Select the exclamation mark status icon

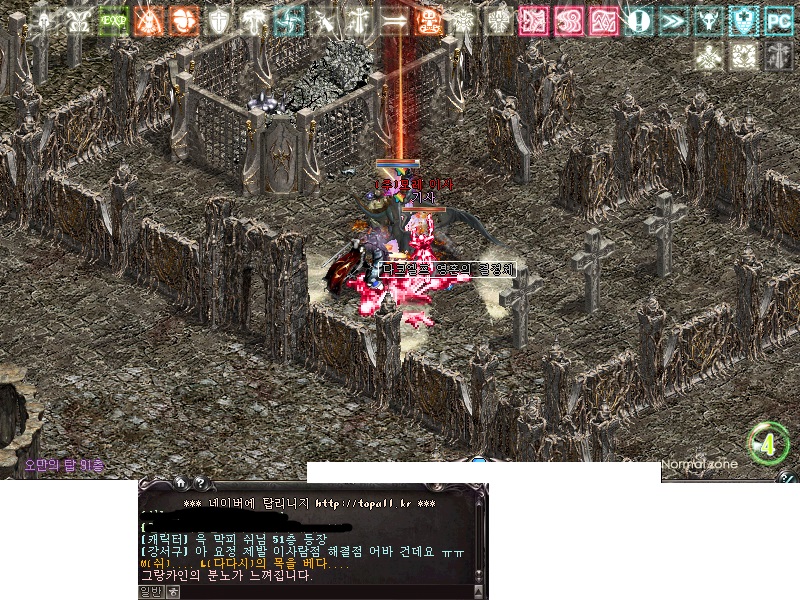640,20
